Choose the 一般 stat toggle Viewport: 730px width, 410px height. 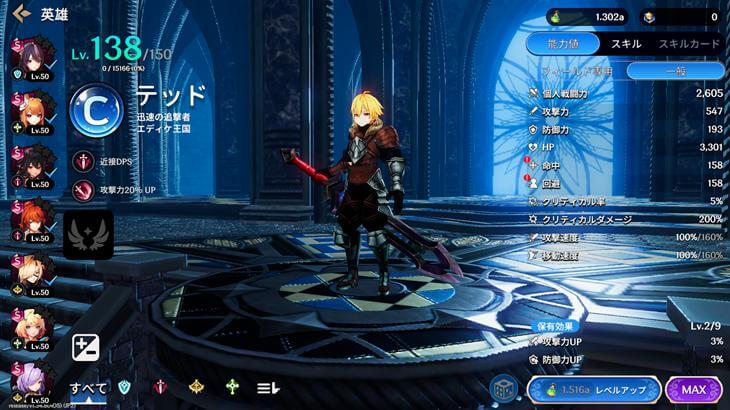tap(675, 70)
